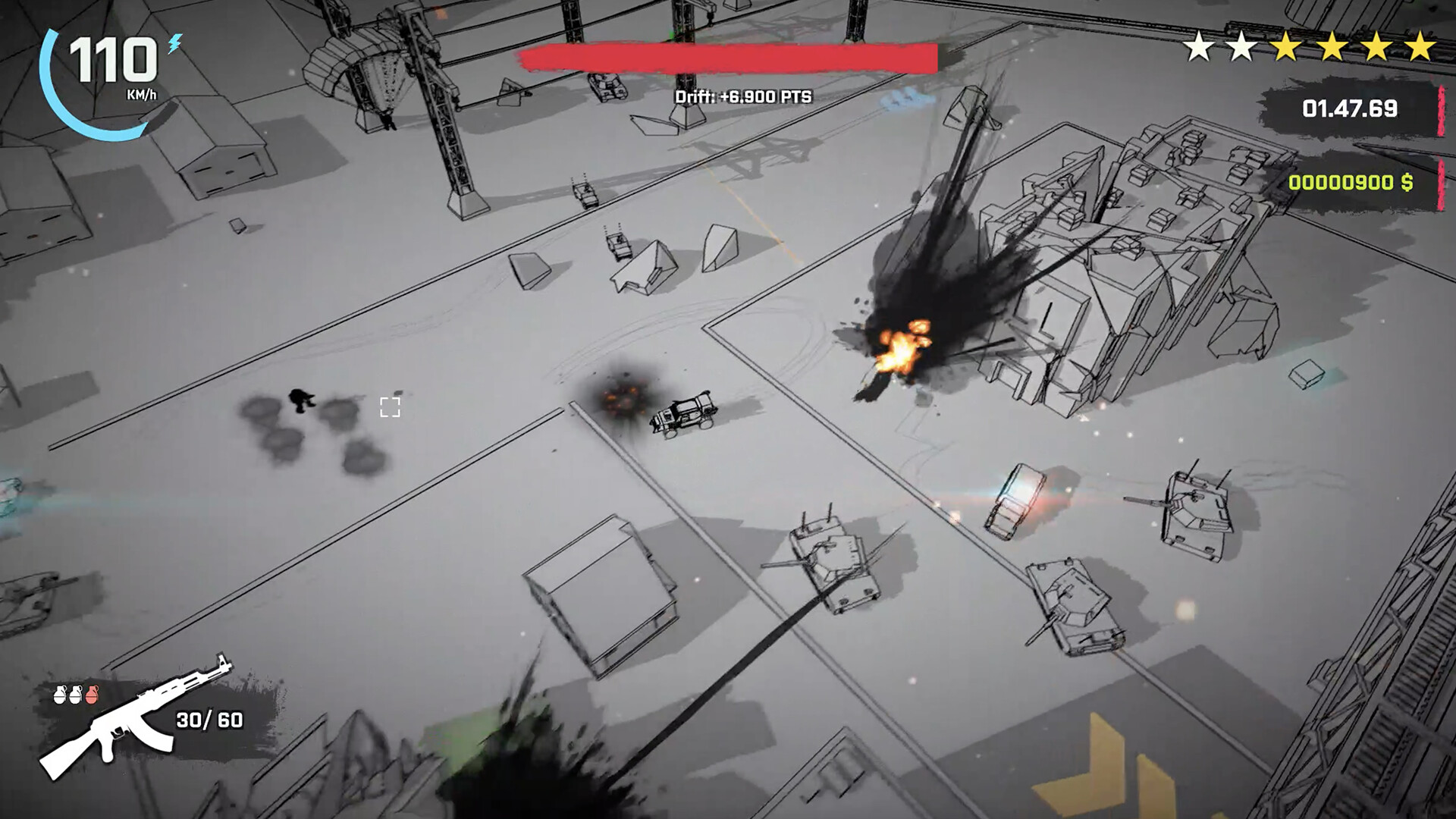The image size is (1456, 819).
Task: Click the second white grenade icon
Action: 76,695
